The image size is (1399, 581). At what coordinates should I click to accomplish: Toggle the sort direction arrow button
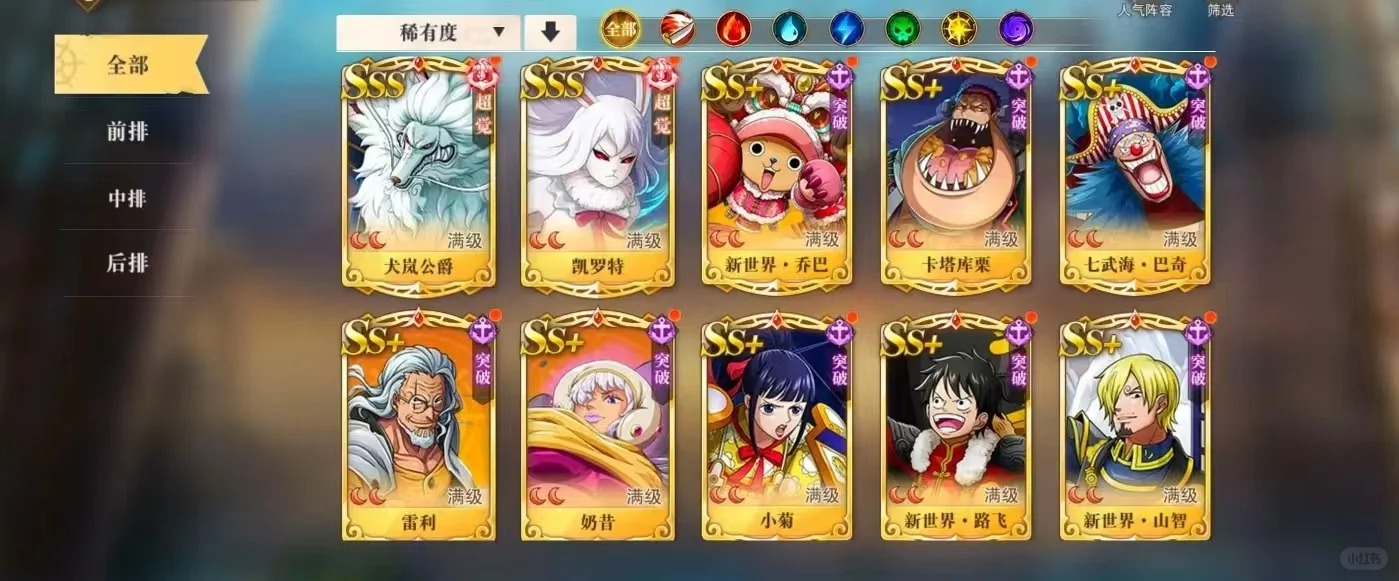coord(551,33)
